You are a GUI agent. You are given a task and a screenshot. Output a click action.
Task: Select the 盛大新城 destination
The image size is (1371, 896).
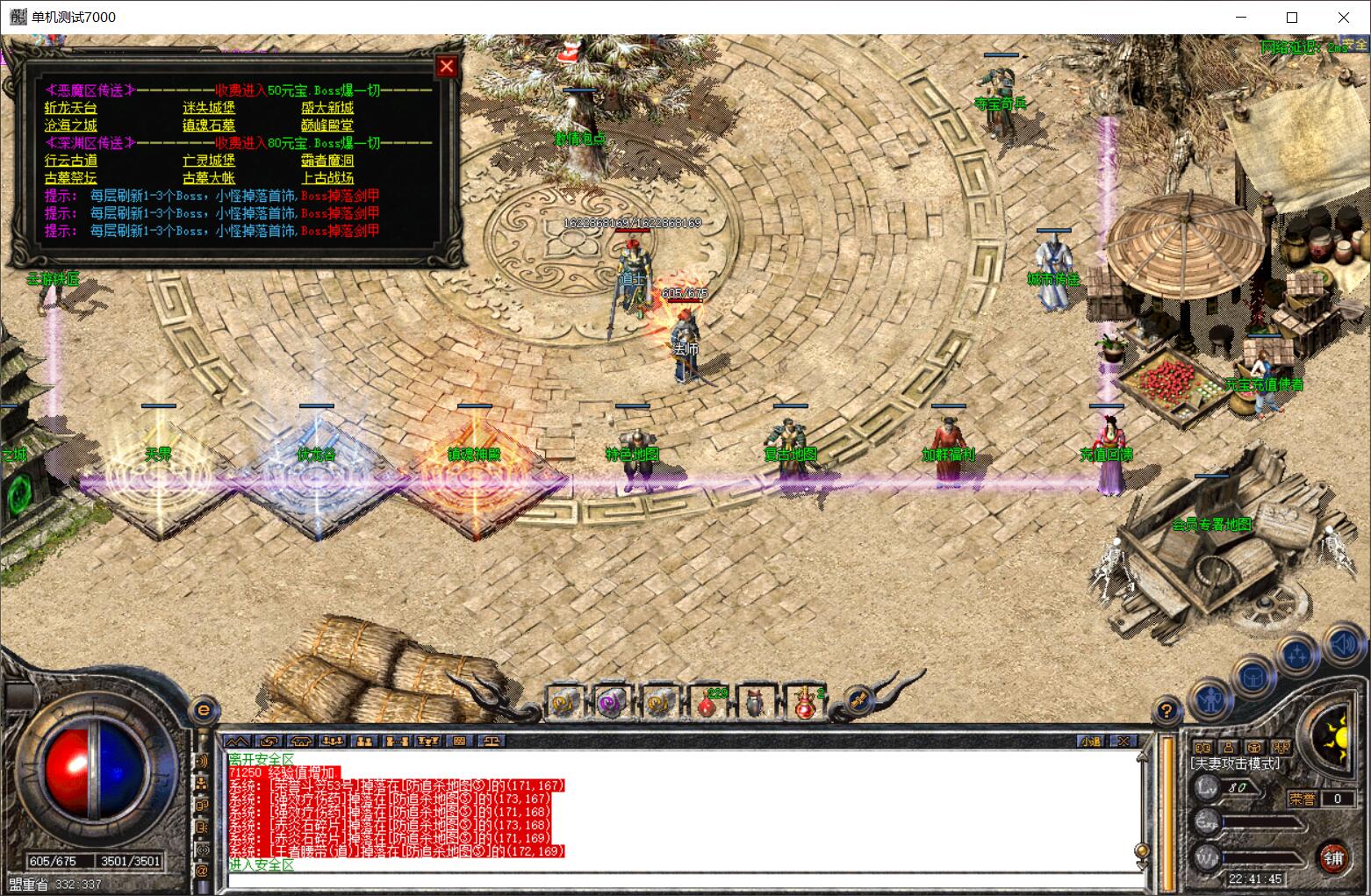(x=327, y=108)
